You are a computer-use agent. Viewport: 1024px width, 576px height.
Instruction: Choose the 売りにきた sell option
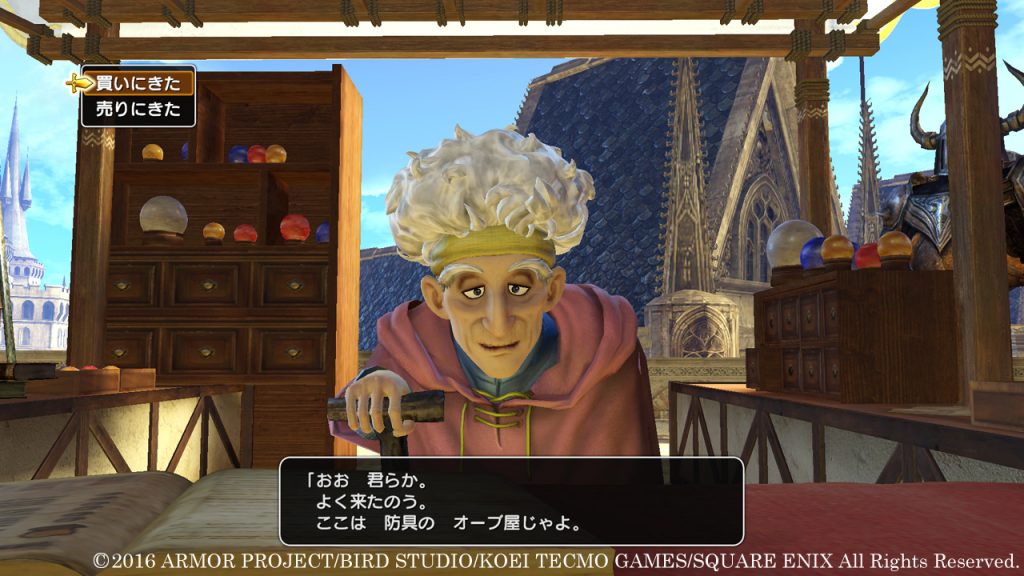tap(137, 110)
